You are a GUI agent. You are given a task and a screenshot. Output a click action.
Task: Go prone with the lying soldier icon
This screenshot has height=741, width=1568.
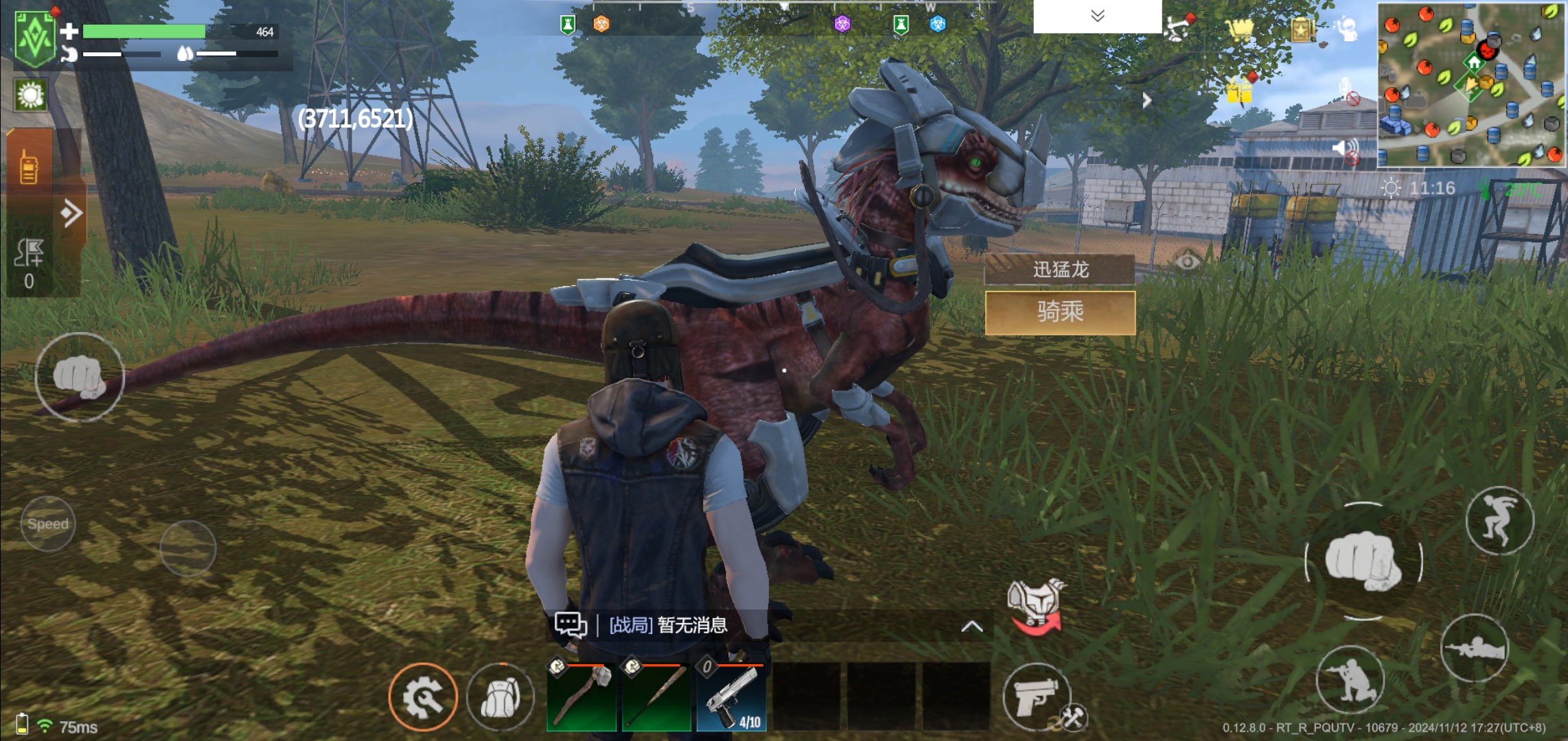1473,648
